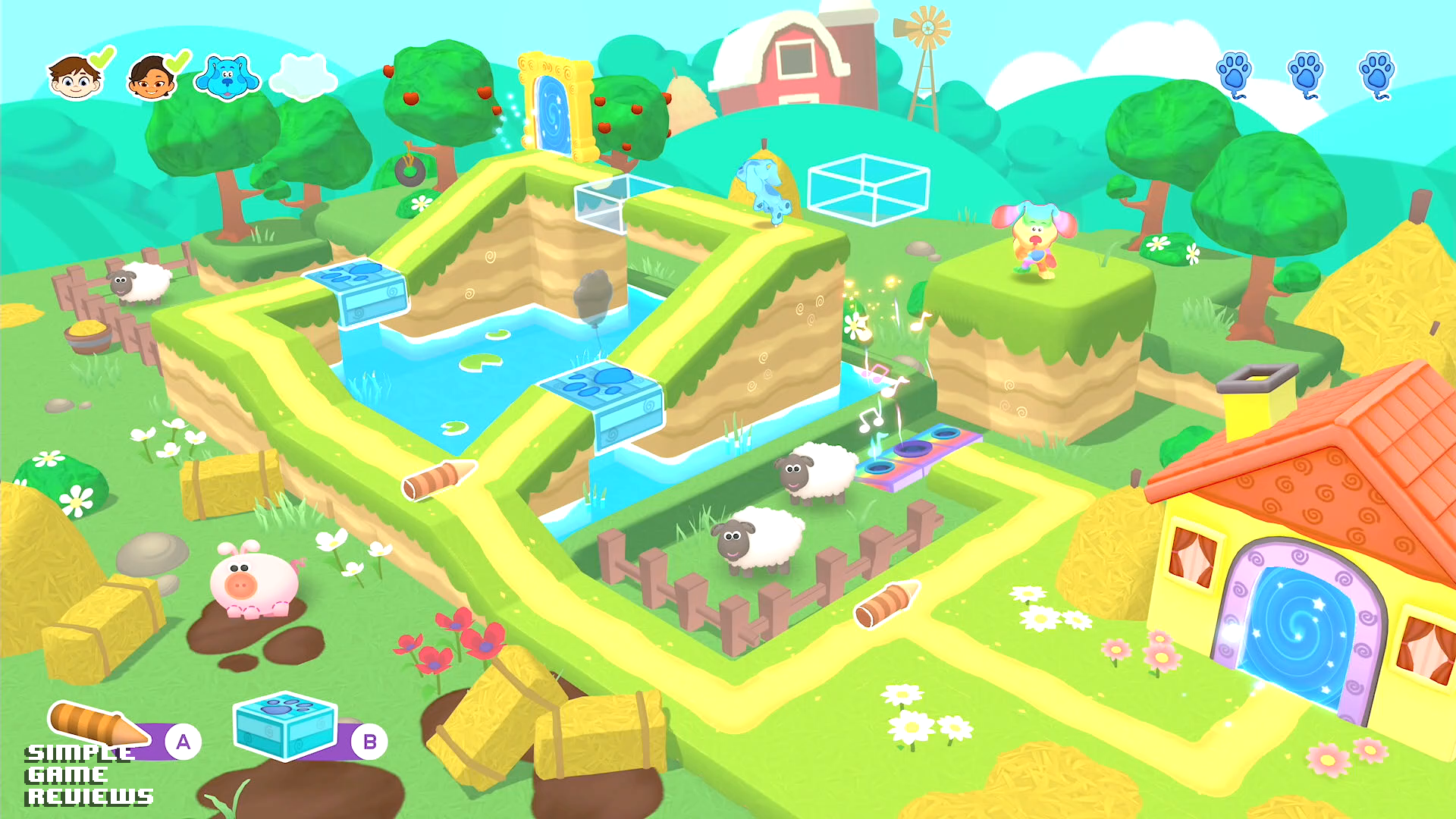
Task: Click the empty white silhouette icon
Action: (303, 77)
